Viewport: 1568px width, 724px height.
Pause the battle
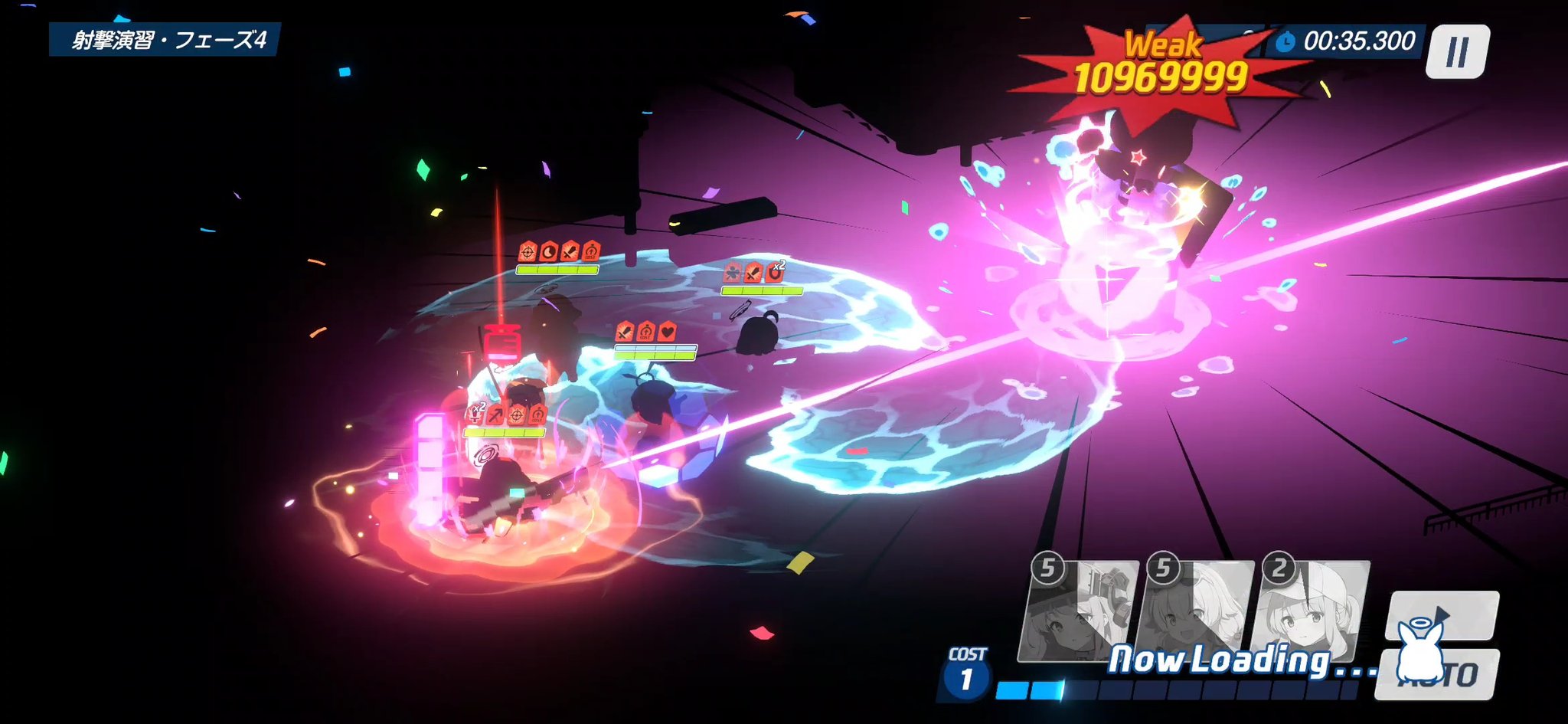coord(1457,52)
